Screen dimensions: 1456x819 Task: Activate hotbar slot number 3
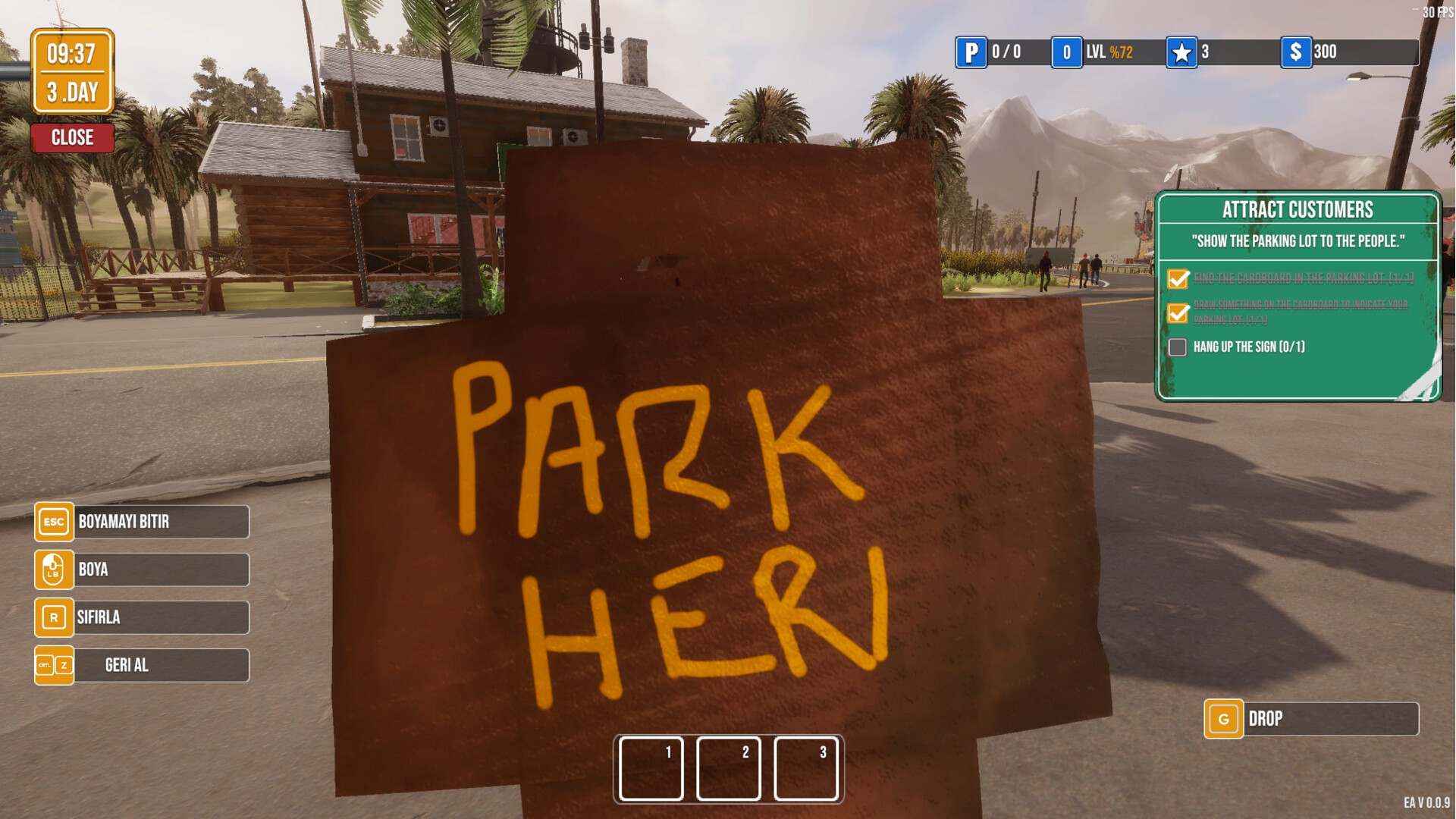click(806, 768)
